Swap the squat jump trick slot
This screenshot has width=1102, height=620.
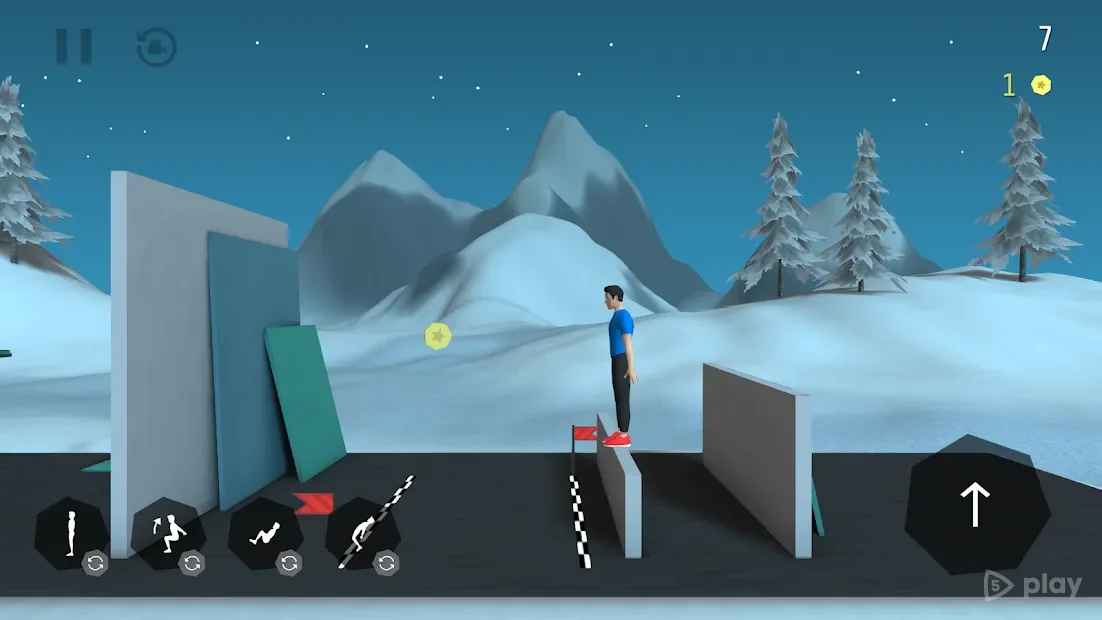click(x=192, y=563)
